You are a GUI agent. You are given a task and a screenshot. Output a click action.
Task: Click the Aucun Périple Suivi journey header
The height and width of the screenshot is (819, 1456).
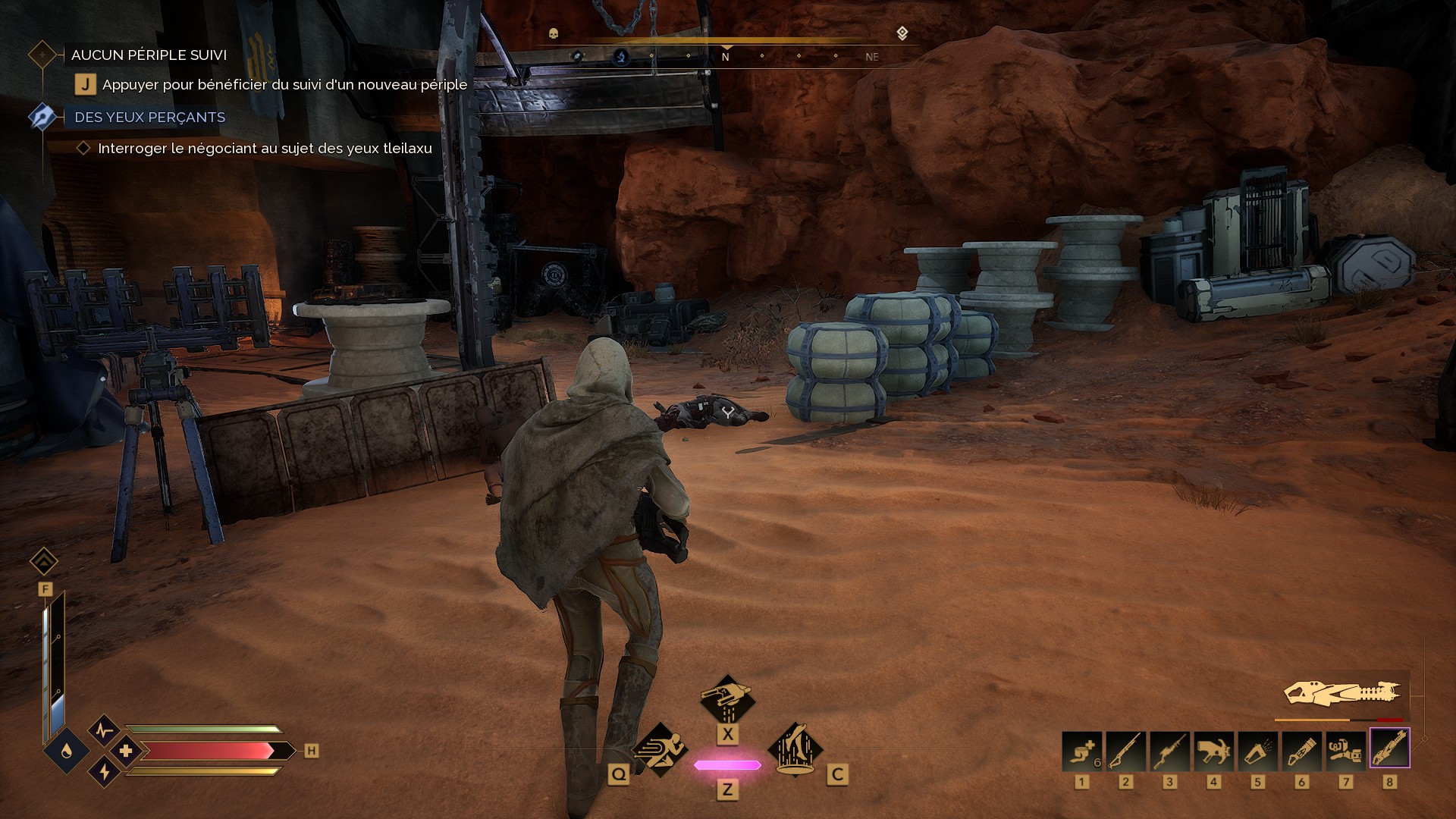149,55
